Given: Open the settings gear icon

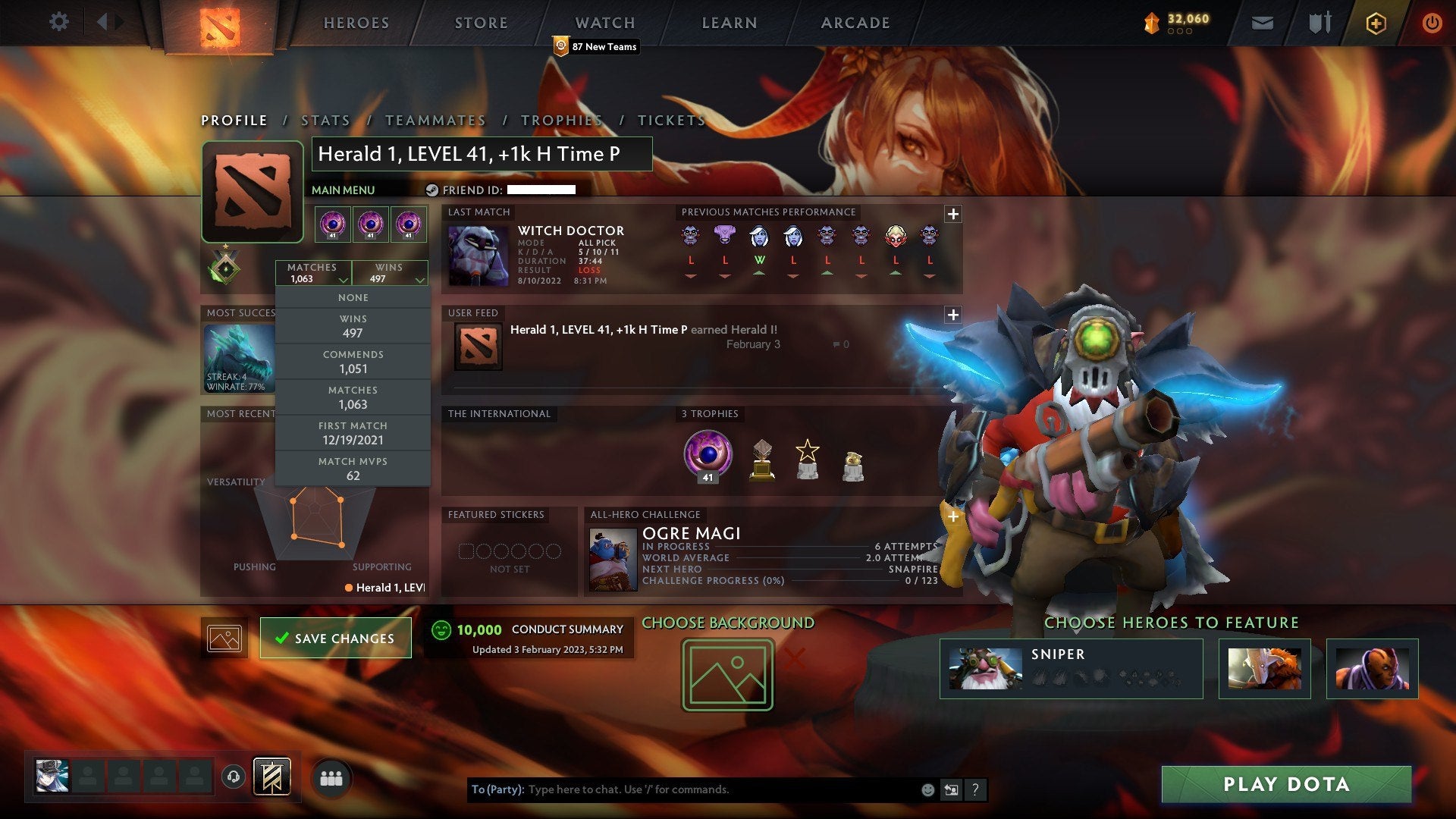Looking at the screenshot, I should coord(59,22).
